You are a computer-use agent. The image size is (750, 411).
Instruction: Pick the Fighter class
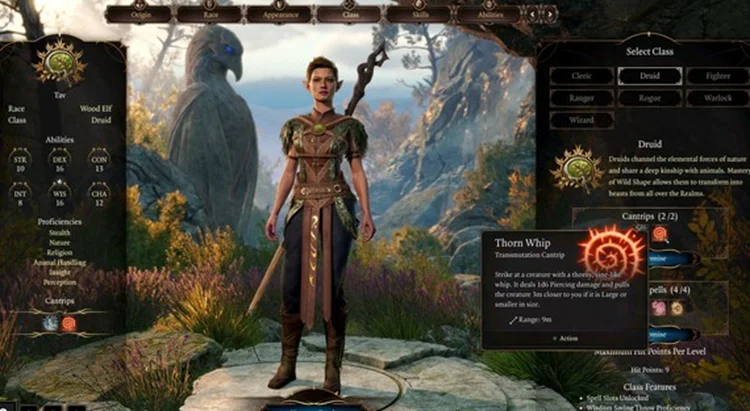click(718, 76)
